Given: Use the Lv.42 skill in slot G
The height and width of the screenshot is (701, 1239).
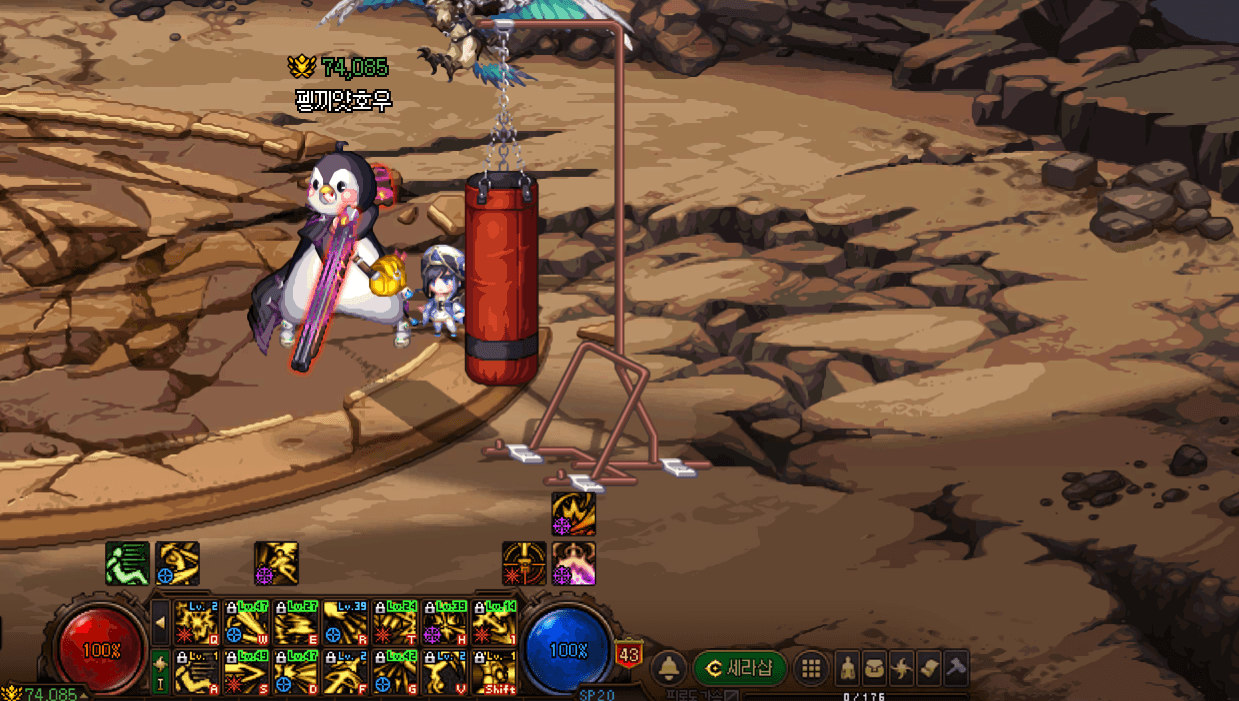Looking at the screenshot, I should coord(395,671).
